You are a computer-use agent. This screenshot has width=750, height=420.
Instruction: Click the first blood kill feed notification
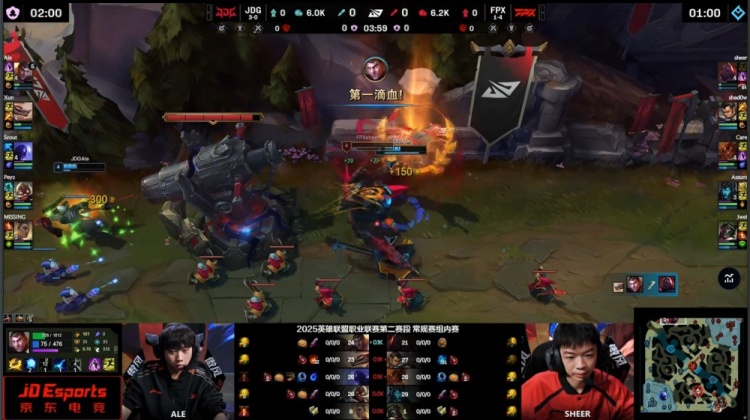pyautogui.click(x=375, y=80)
